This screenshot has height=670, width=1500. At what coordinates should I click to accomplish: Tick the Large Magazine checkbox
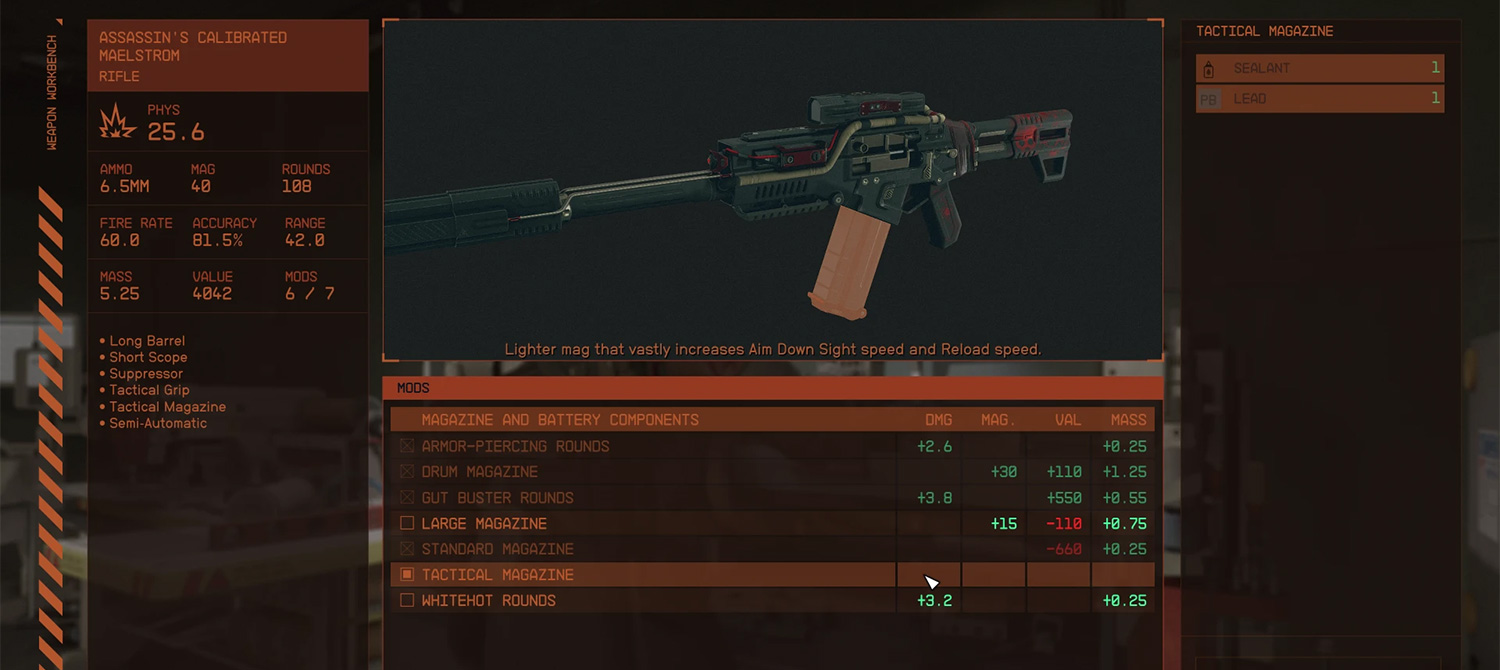coord(407,523)
